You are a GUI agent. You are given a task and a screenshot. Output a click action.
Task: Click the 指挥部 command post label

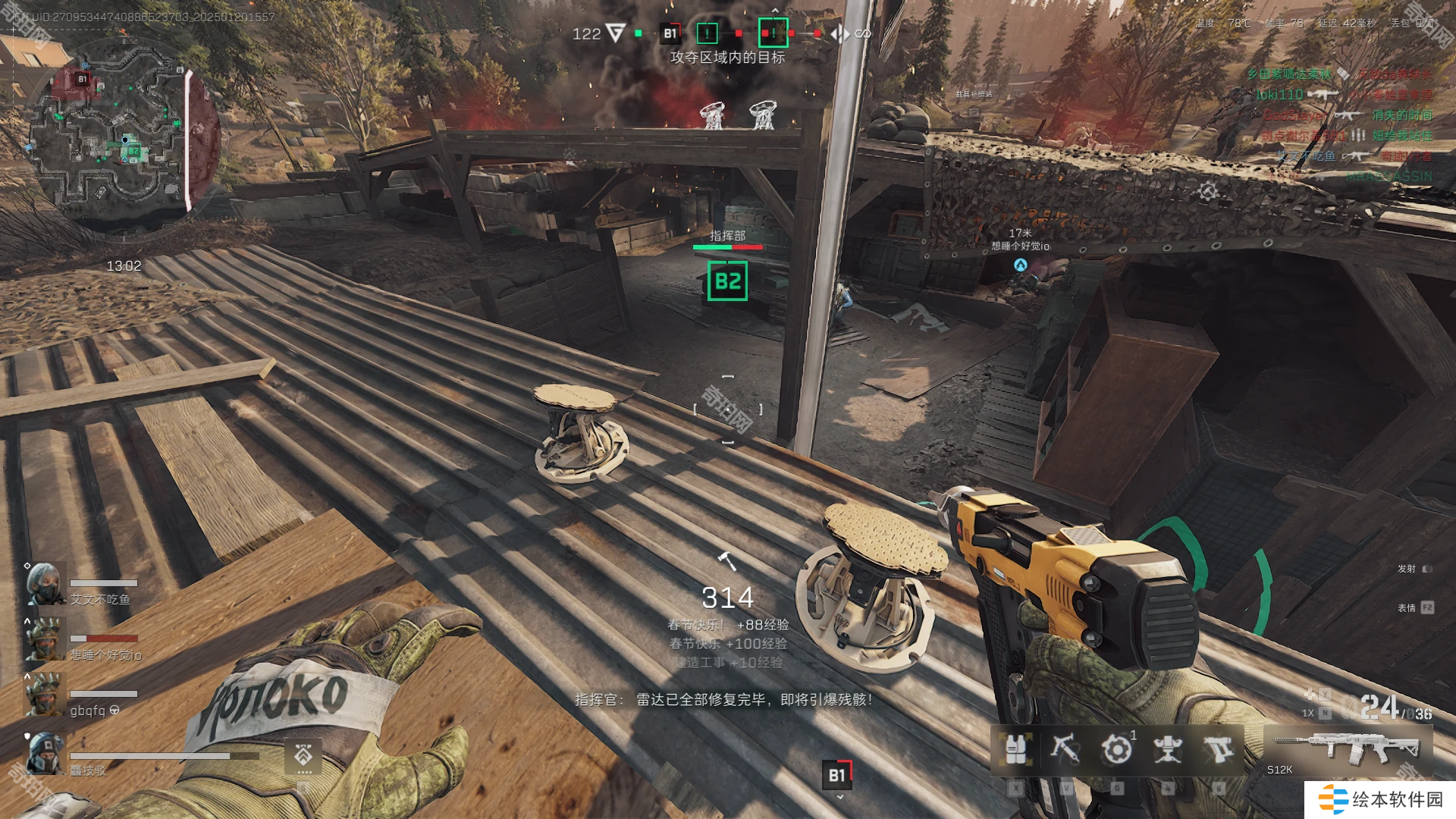727,236
